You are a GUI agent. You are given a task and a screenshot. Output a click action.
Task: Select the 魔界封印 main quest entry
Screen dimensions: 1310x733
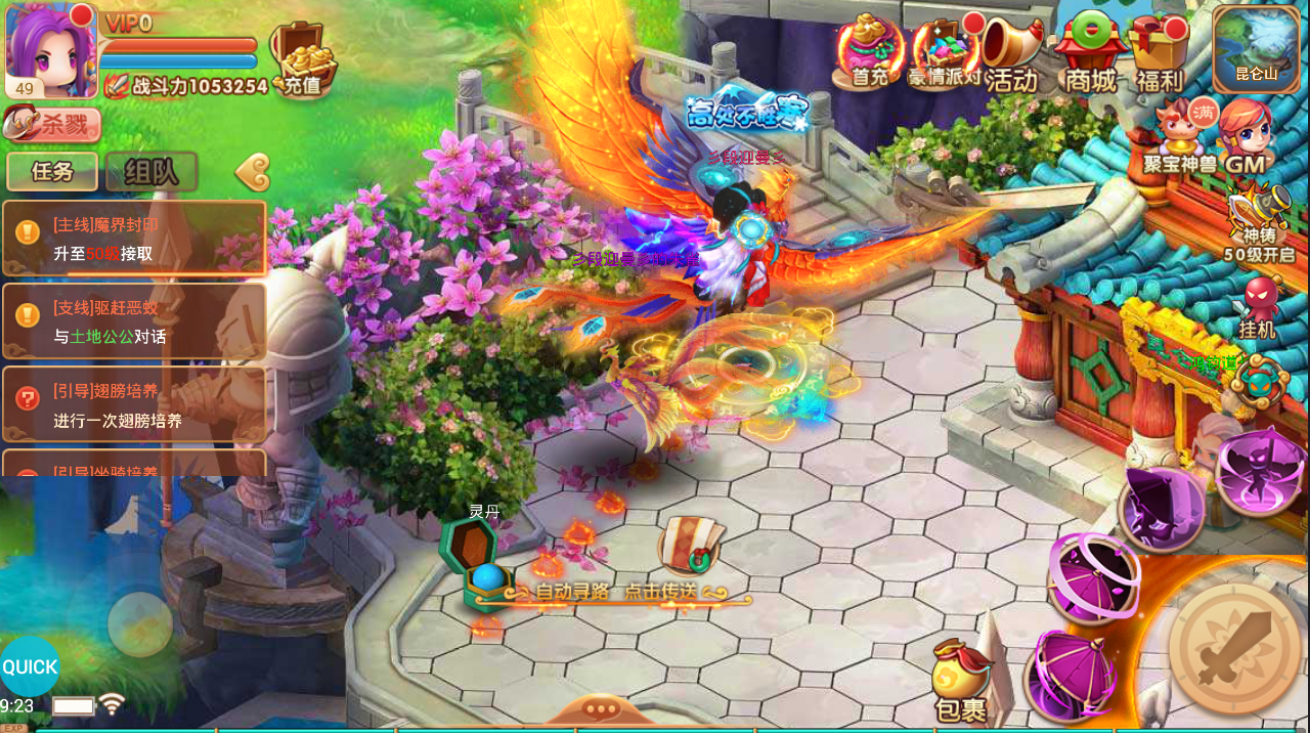click(x=134, y=239)
